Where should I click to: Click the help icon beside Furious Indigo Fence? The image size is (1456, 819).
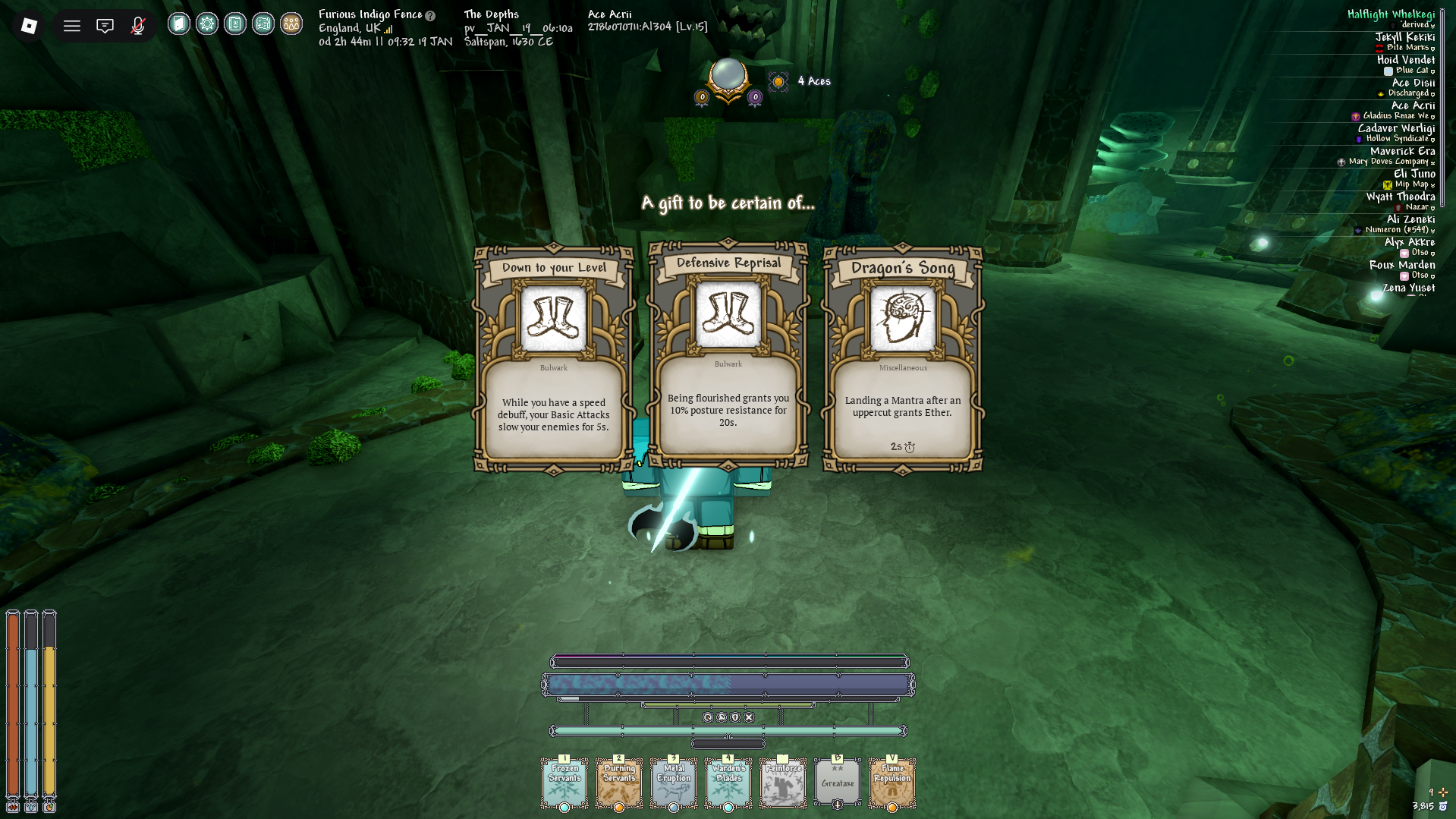point(430,16)
